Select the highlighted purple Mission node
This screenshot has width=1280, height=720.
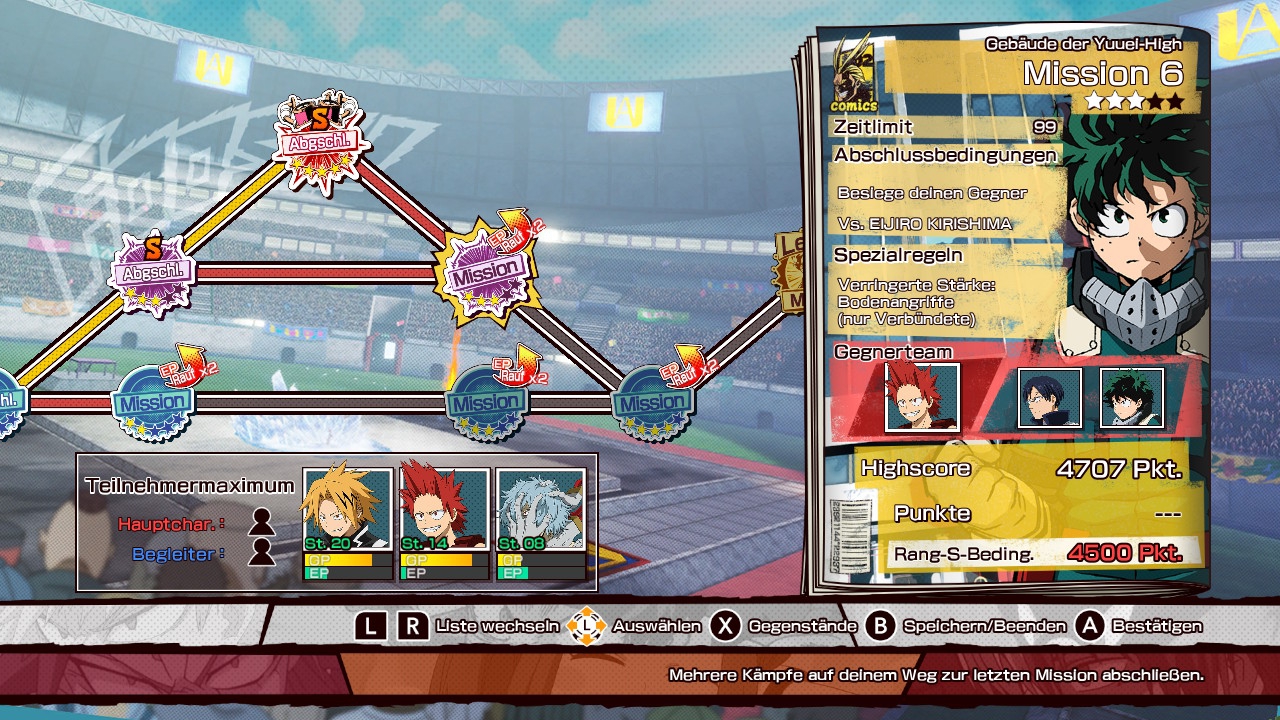click(x=487, y=270)
